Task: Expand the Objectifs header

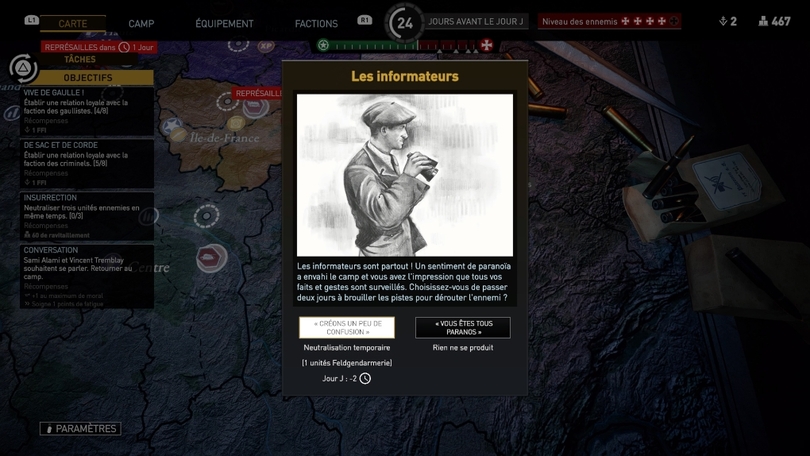Action: click(88, 77)
